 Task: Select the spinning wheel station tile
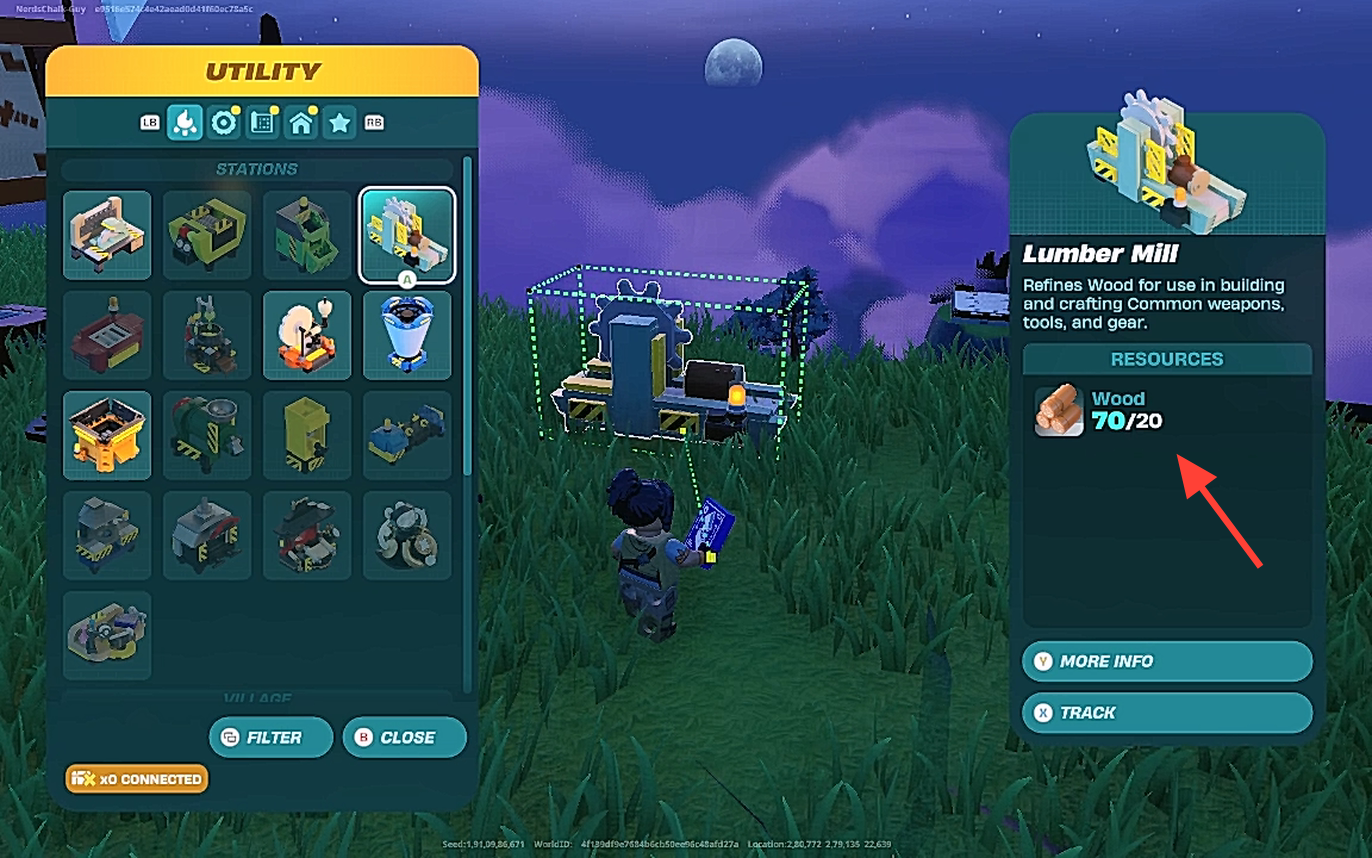[x=307, y=335]
